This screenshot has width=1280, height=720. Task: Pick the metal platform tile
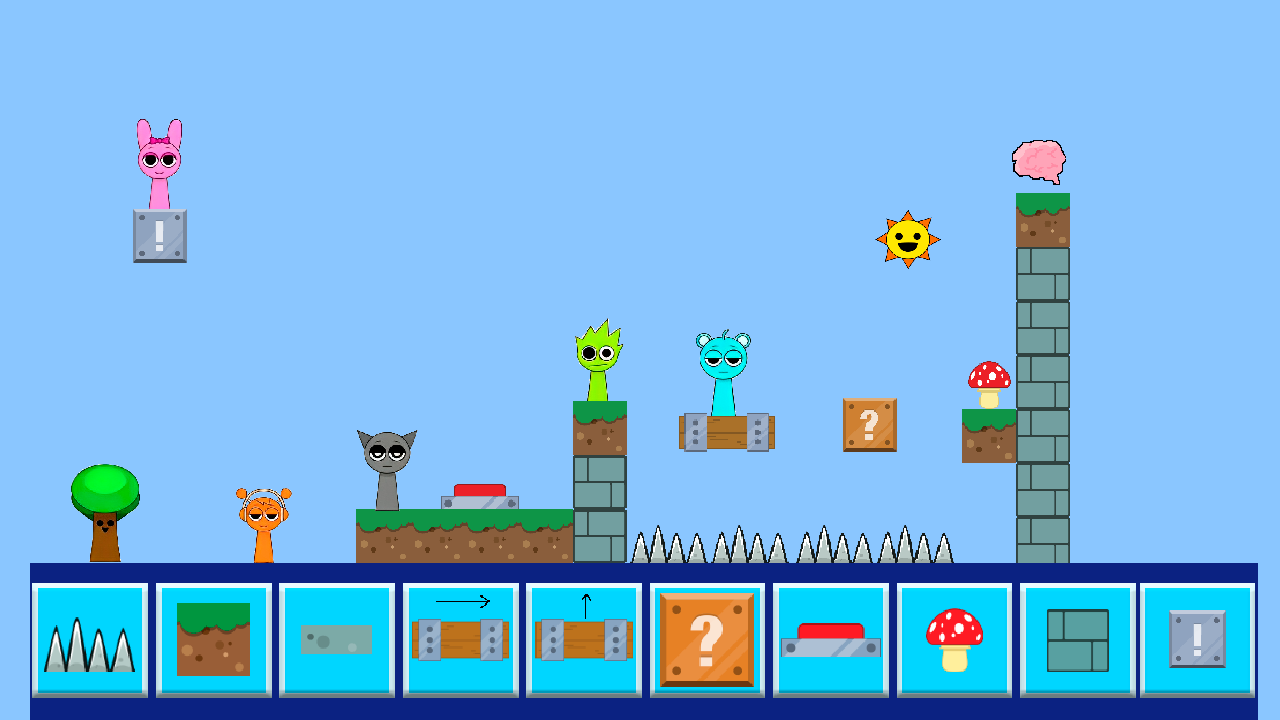coord(337,640)
